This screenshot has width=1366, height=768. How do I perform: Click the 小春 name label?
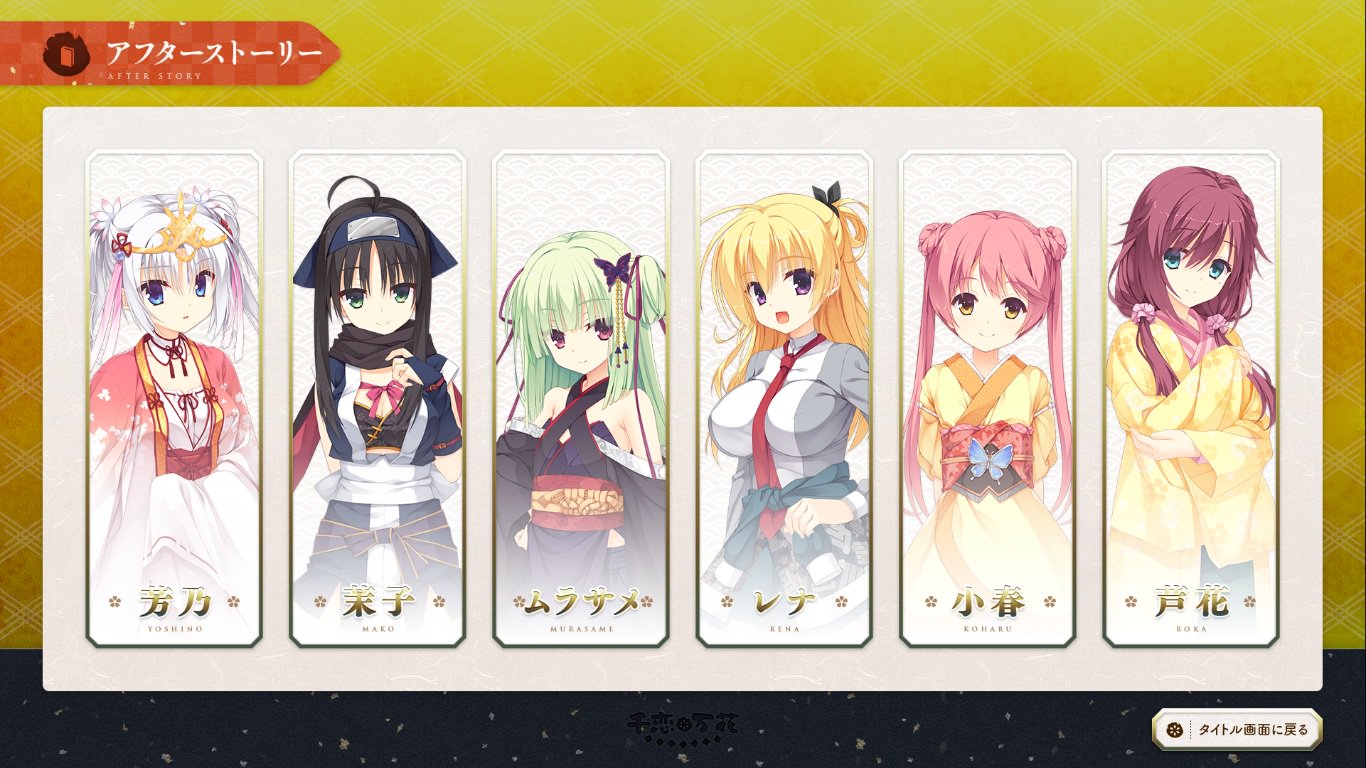coord(988,601)
